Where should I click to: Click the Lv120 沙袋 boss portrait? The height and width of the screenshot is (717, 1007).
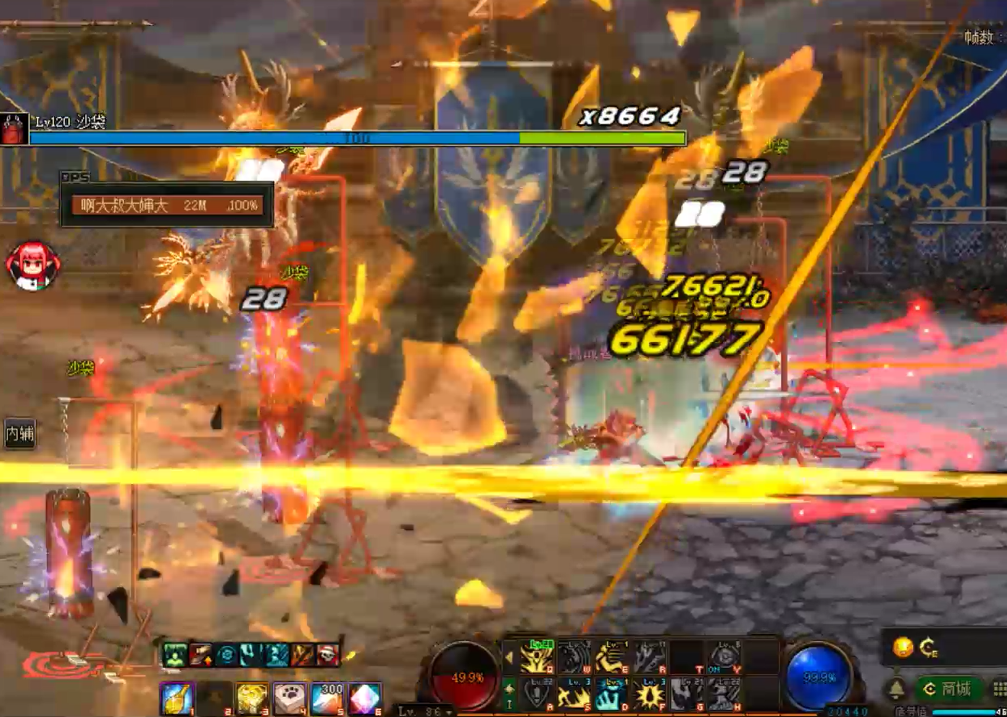(x=13, y=129)
